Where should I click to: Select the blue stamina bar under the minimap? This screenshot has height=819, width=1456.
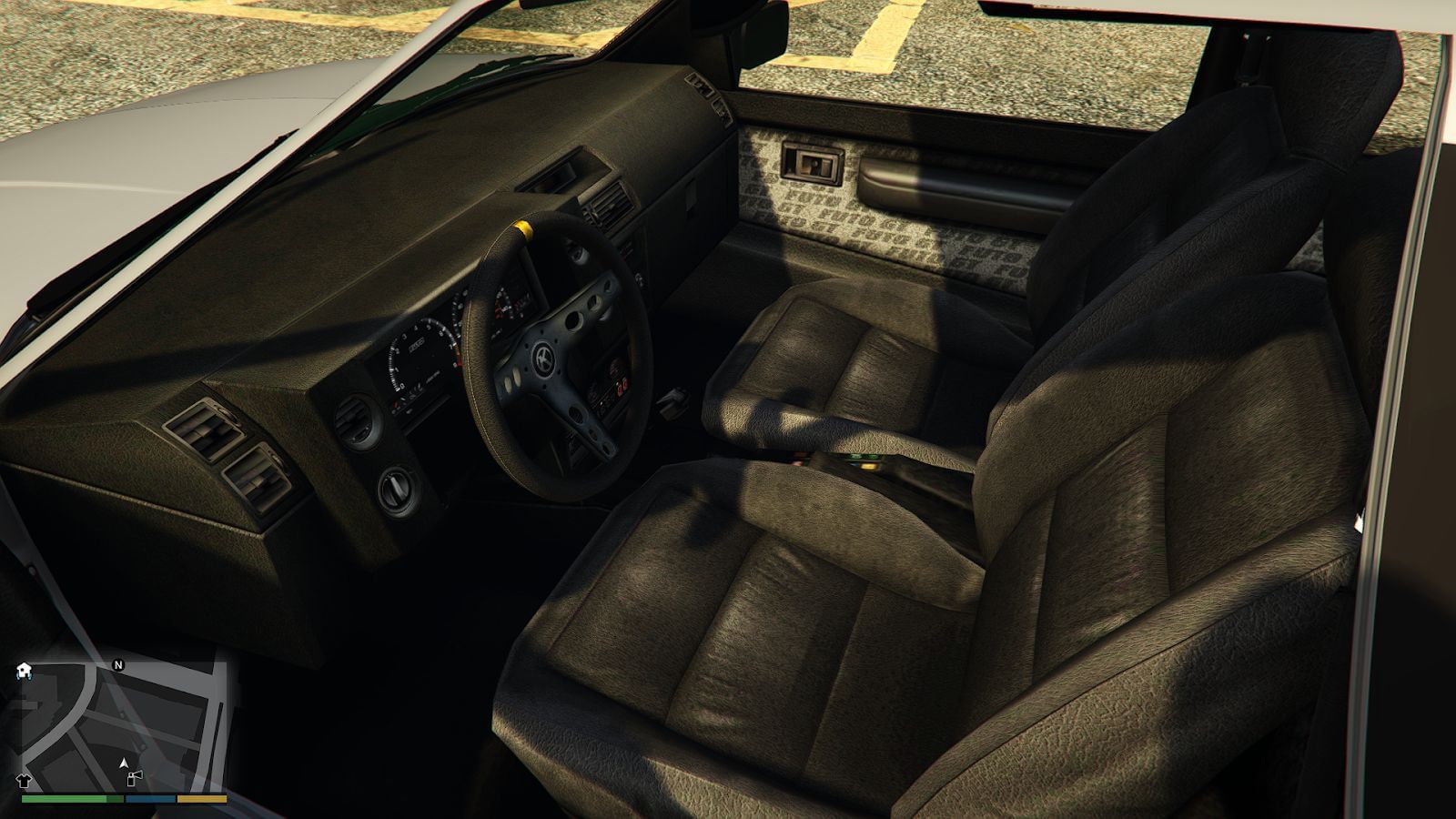[149, 799]
